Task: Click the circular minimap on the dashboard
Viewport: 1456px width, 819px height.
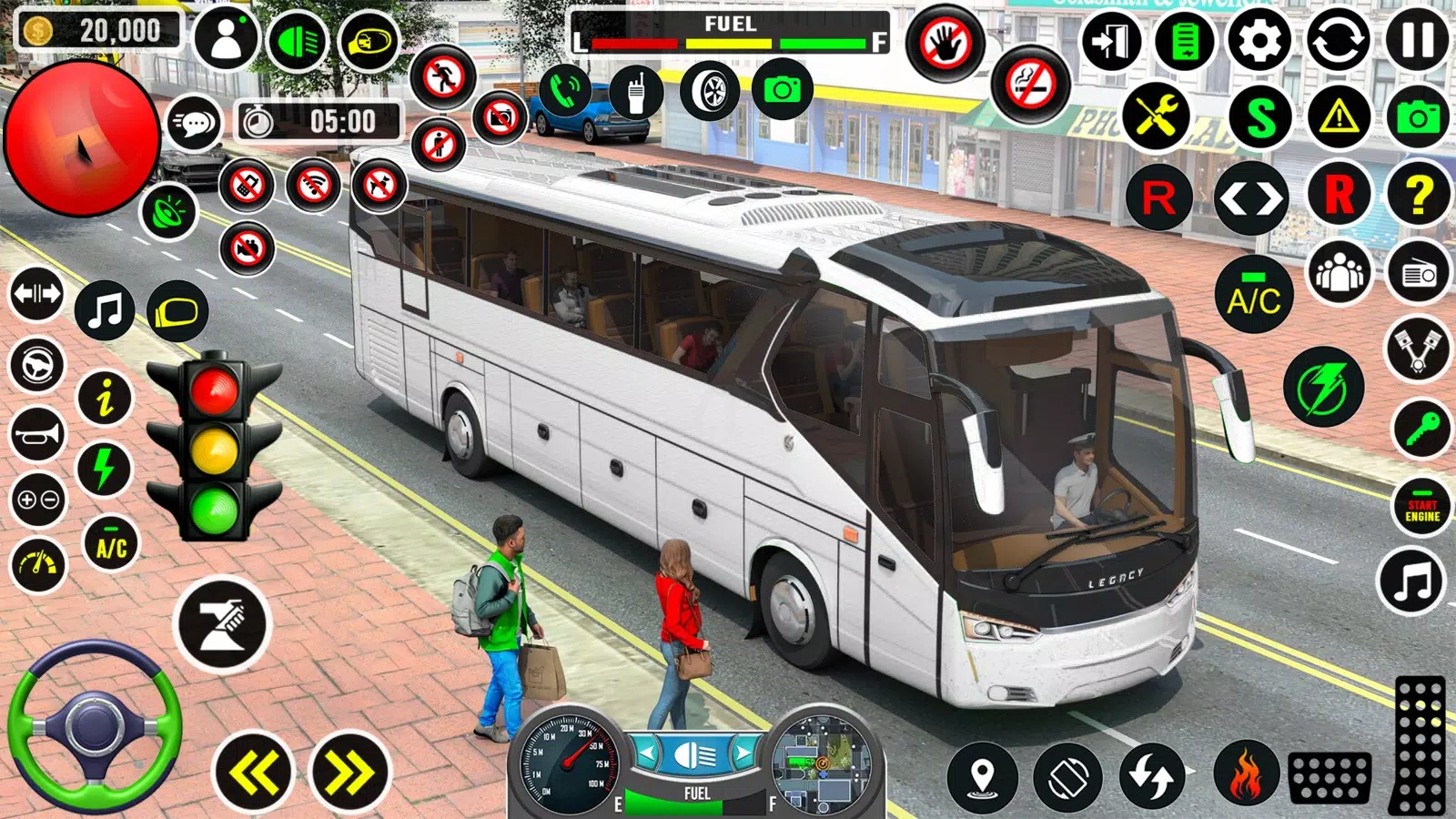Action: (821, 763)
